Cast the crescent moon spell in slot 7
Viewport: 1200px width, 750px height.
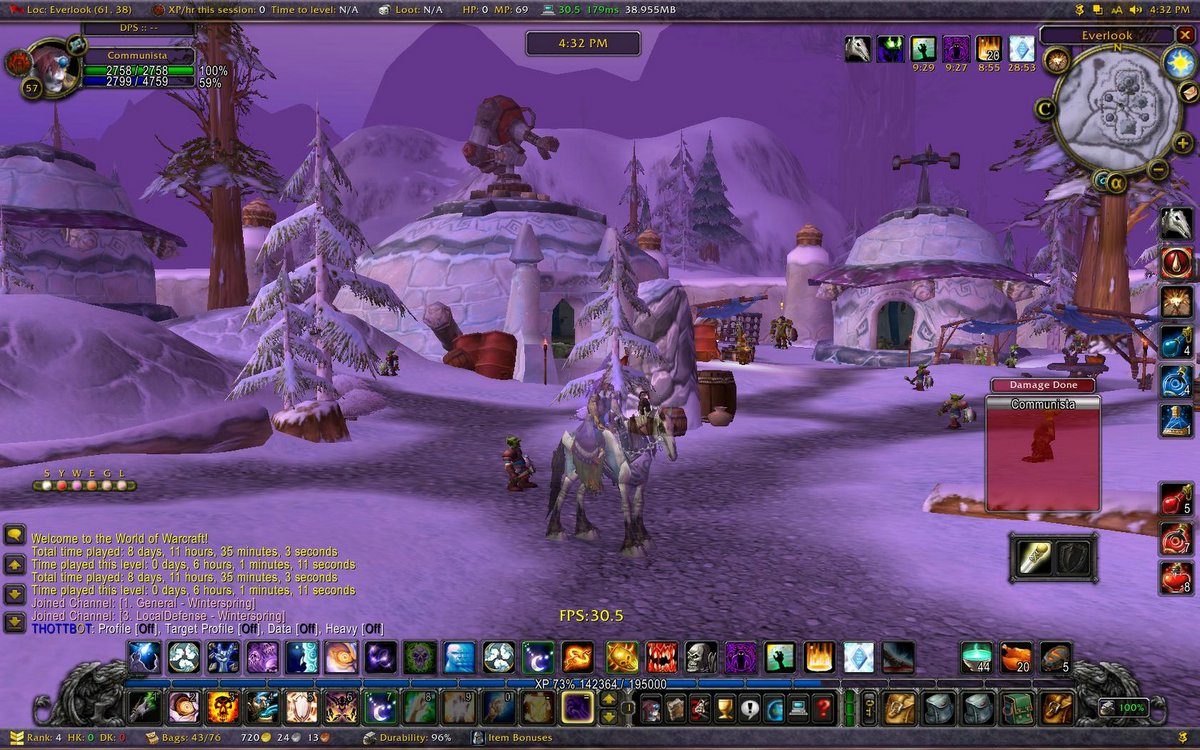coord(379,707)
